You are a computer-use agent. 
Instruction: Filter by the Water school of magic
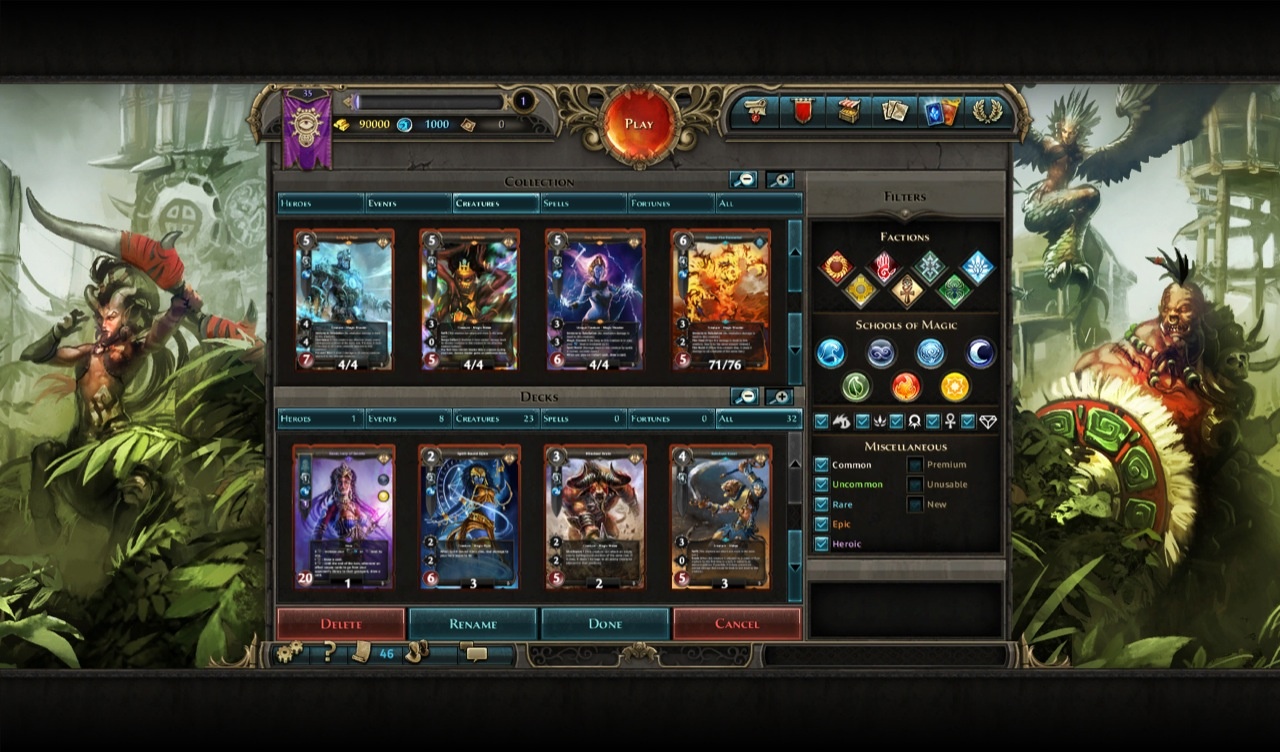coord(829,353)
